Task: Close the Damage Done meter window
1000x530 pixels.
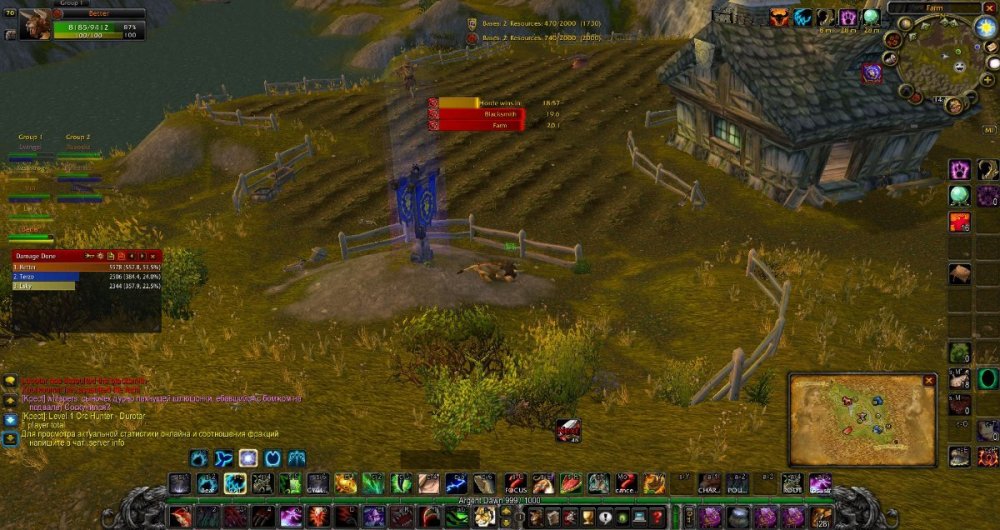Action: point(154,256)
